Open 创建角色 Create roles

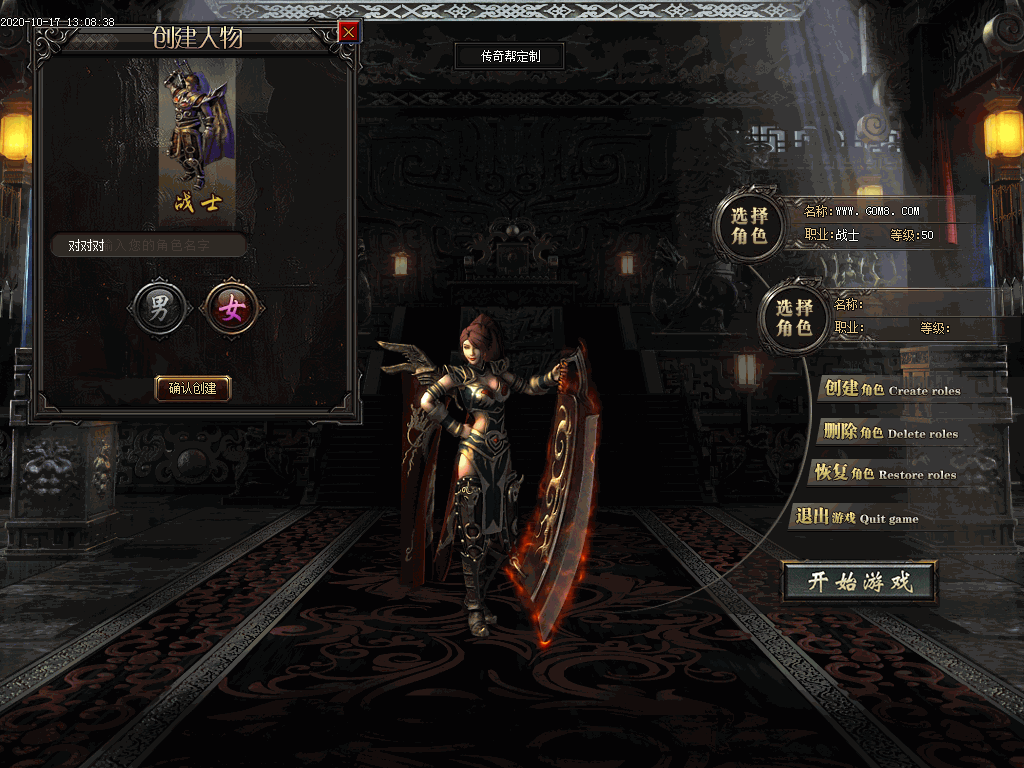pyautogui.click(x=890, y=389)
